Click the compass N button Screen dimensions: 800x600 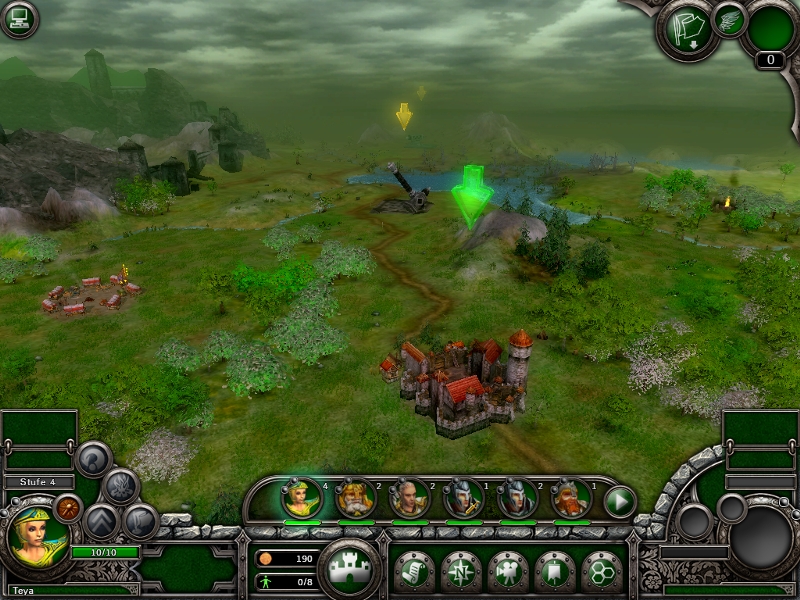tap(460, 571)
